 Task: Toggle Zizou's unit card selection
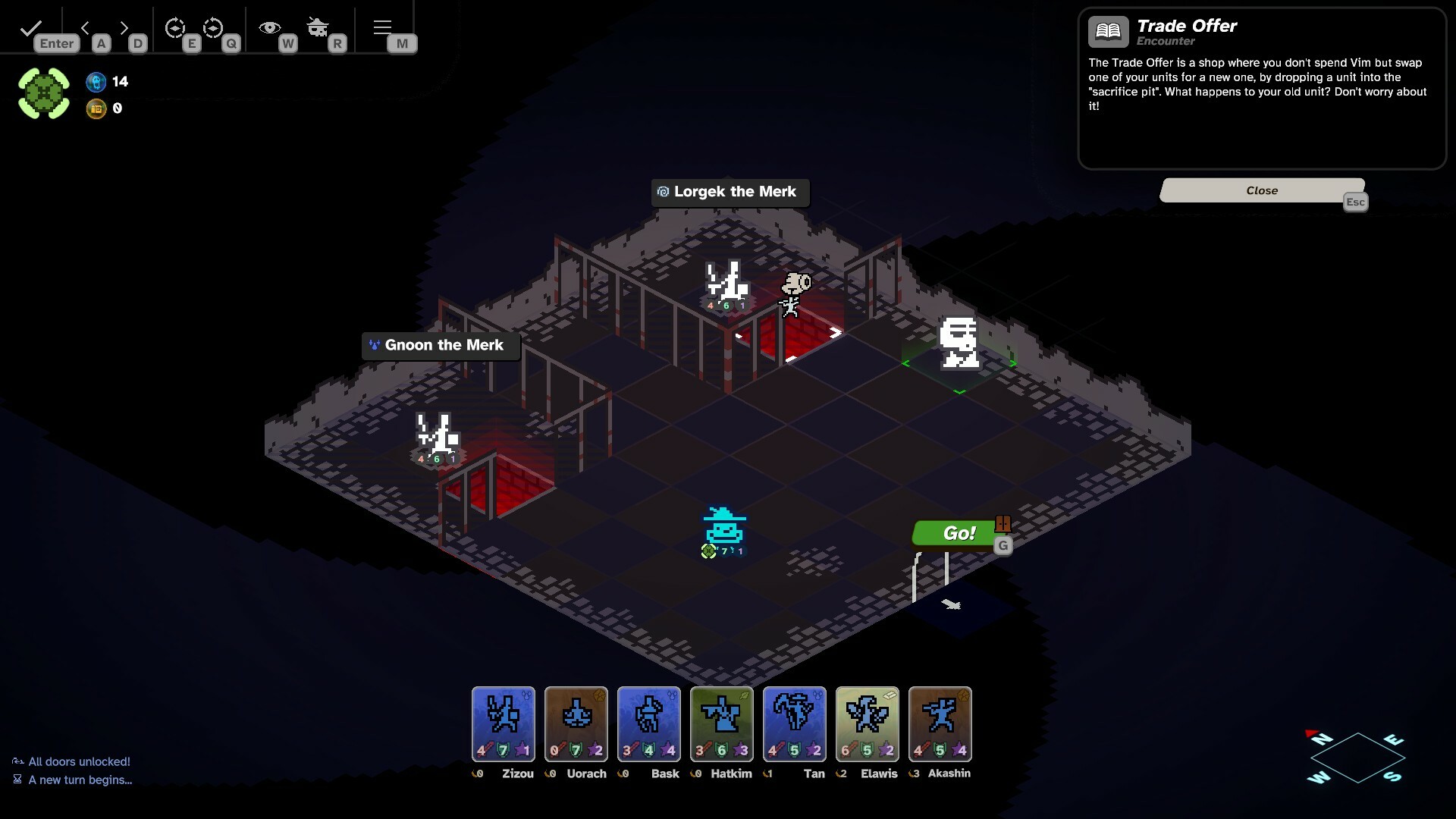pyautogui.click(x=503, y=723)
